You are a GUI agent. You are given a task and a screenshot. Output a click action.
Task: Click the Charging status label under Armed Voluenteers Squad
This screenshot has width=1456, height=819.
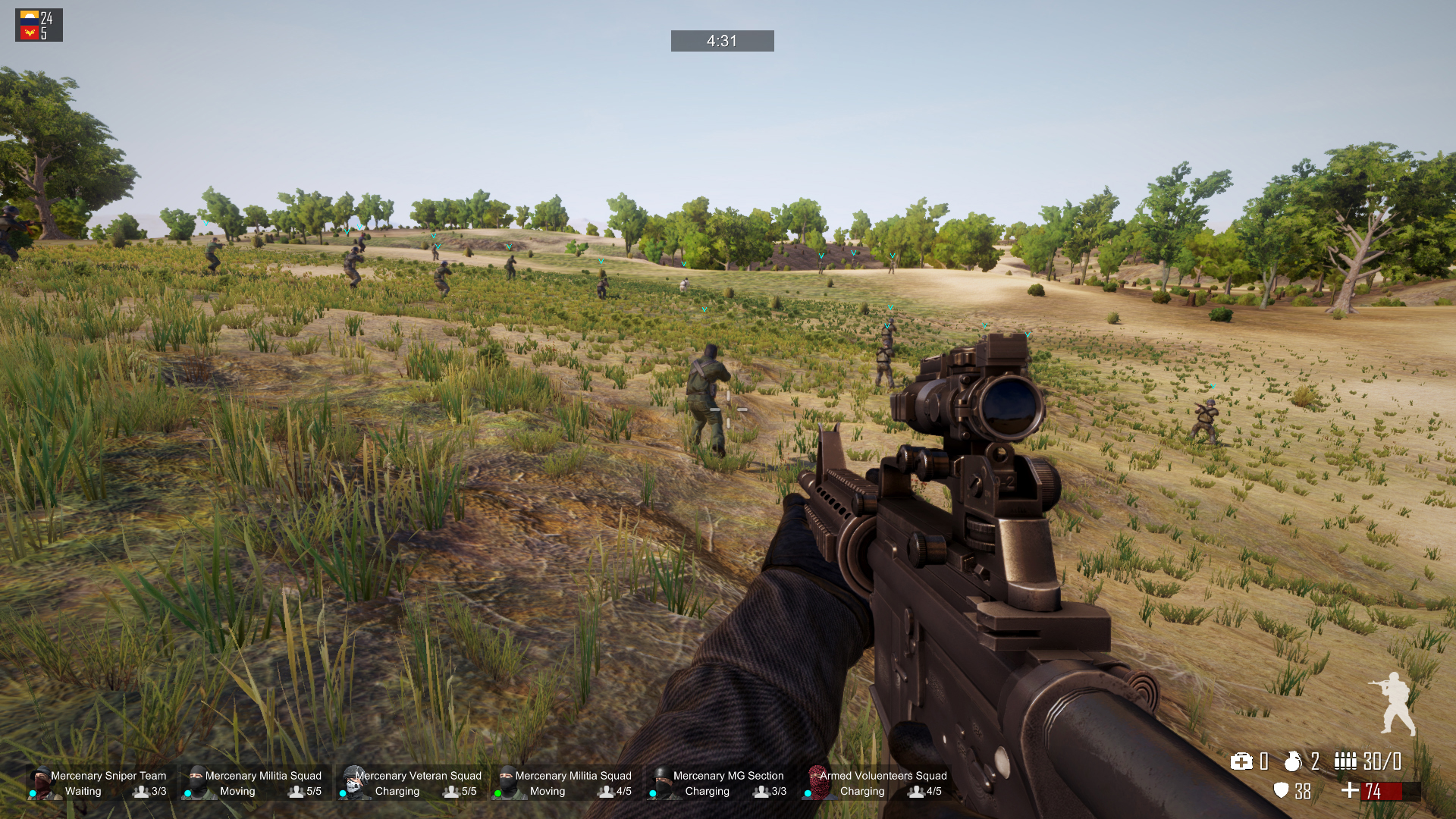(862, 792)
